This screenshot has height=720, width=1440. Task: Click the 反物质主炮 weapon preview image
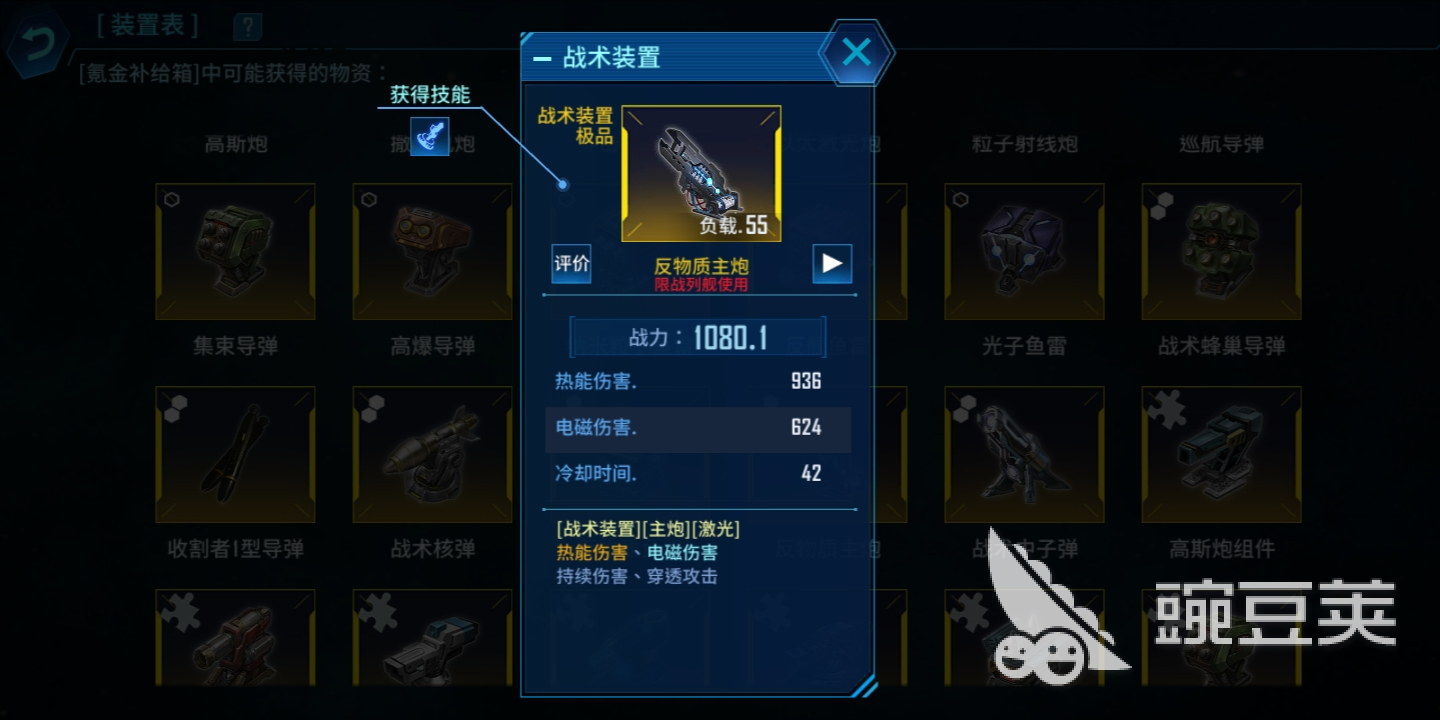click(x=701, y=174)
